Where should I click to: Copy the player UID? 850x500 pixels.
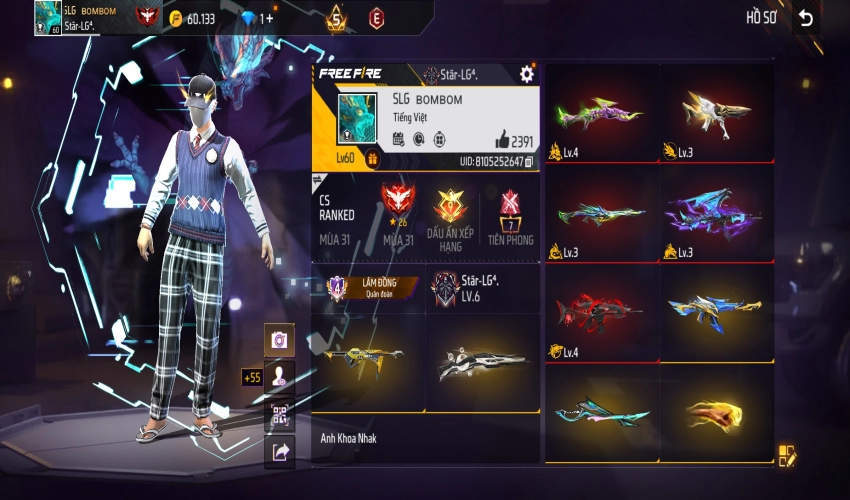pos(529,161)
